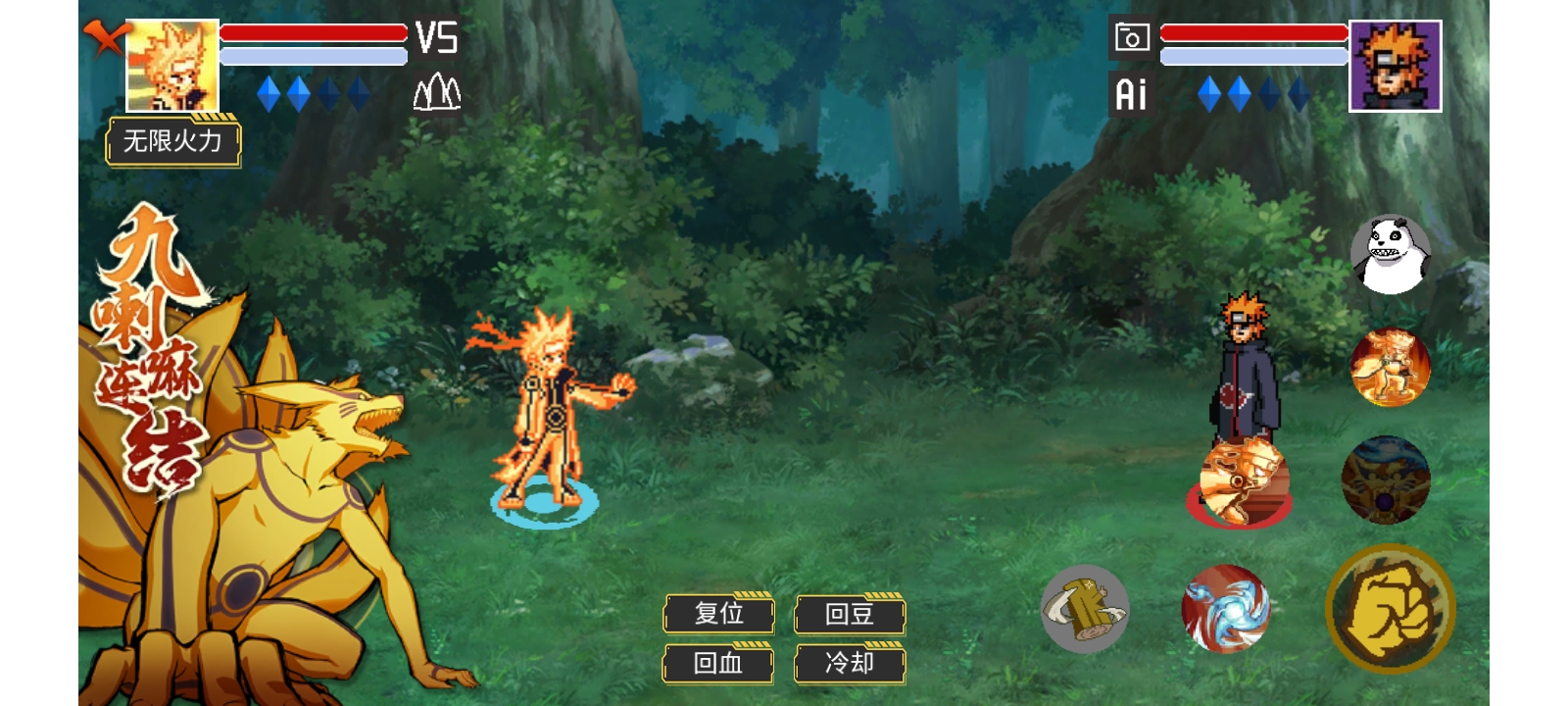Use the Rasengan spiral skill icon
The height and width of the screenshot is (706, 1568).
coord(1225,609)
